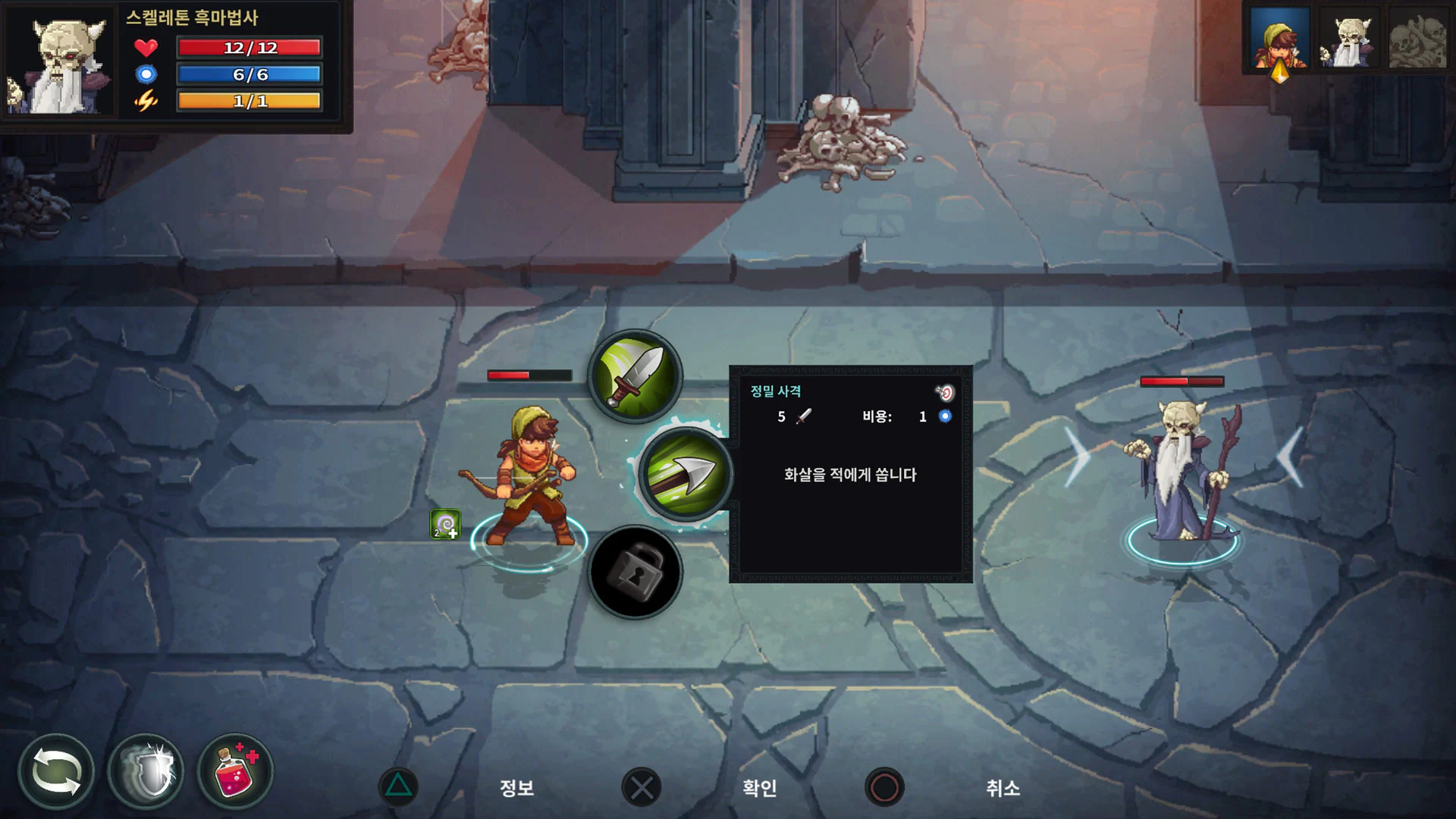Screen dimensions: 1456x819
Task: Activate the shield defend icon
Action: click(147, 770)
